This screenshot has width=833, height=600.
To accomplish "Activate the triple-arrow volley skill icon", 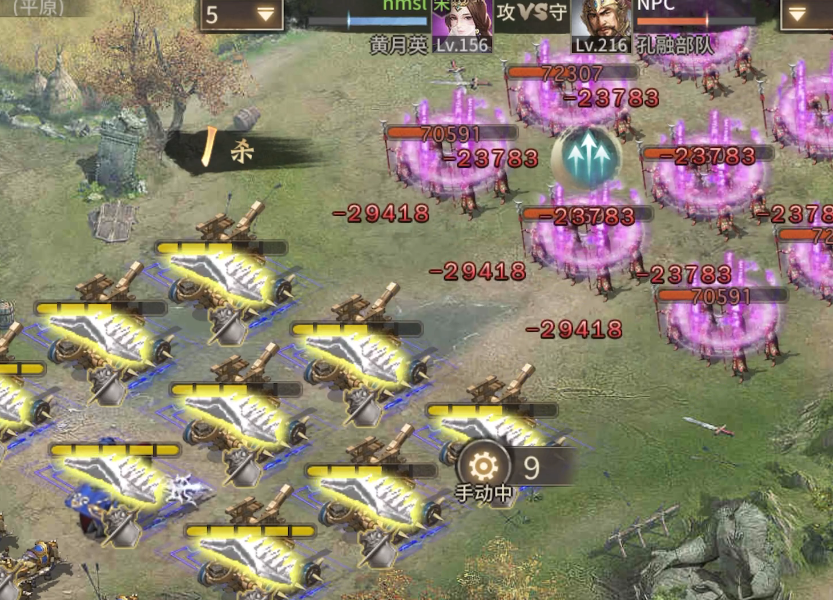I will tap(586, 157).
